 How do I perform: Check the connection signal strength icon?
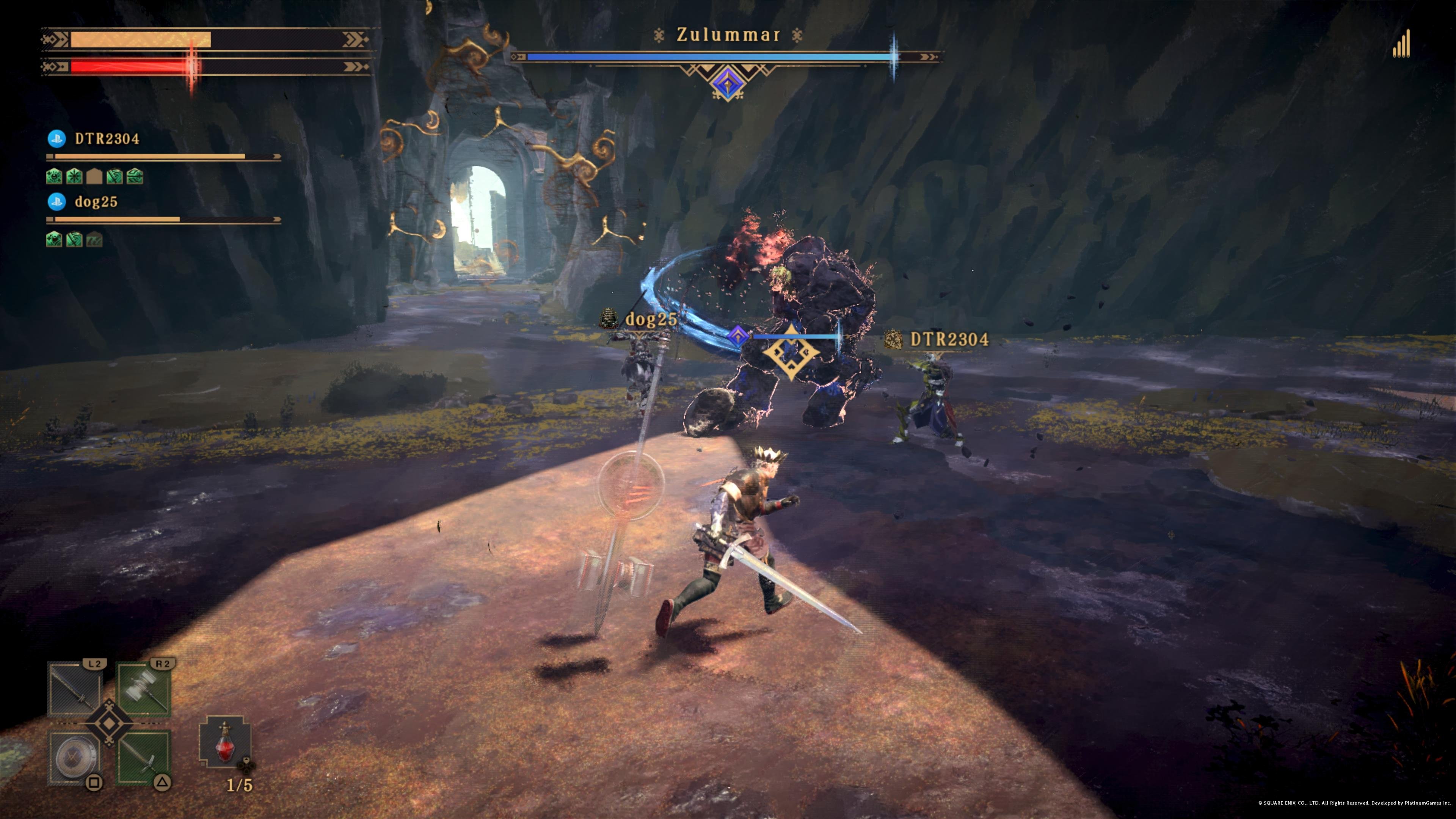click(1401, 45)
